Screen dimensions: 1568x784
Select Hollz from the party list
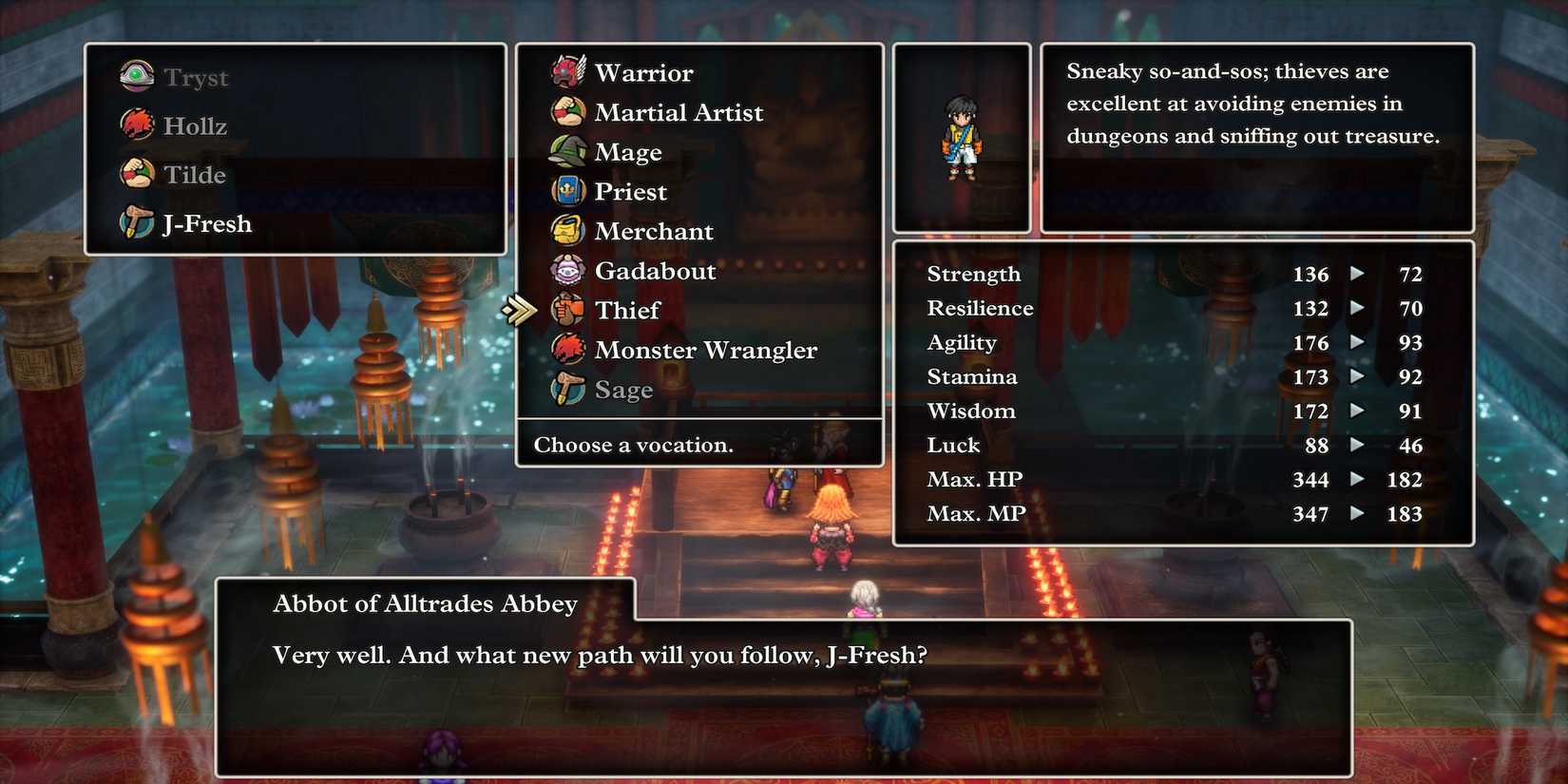(196, 124)
